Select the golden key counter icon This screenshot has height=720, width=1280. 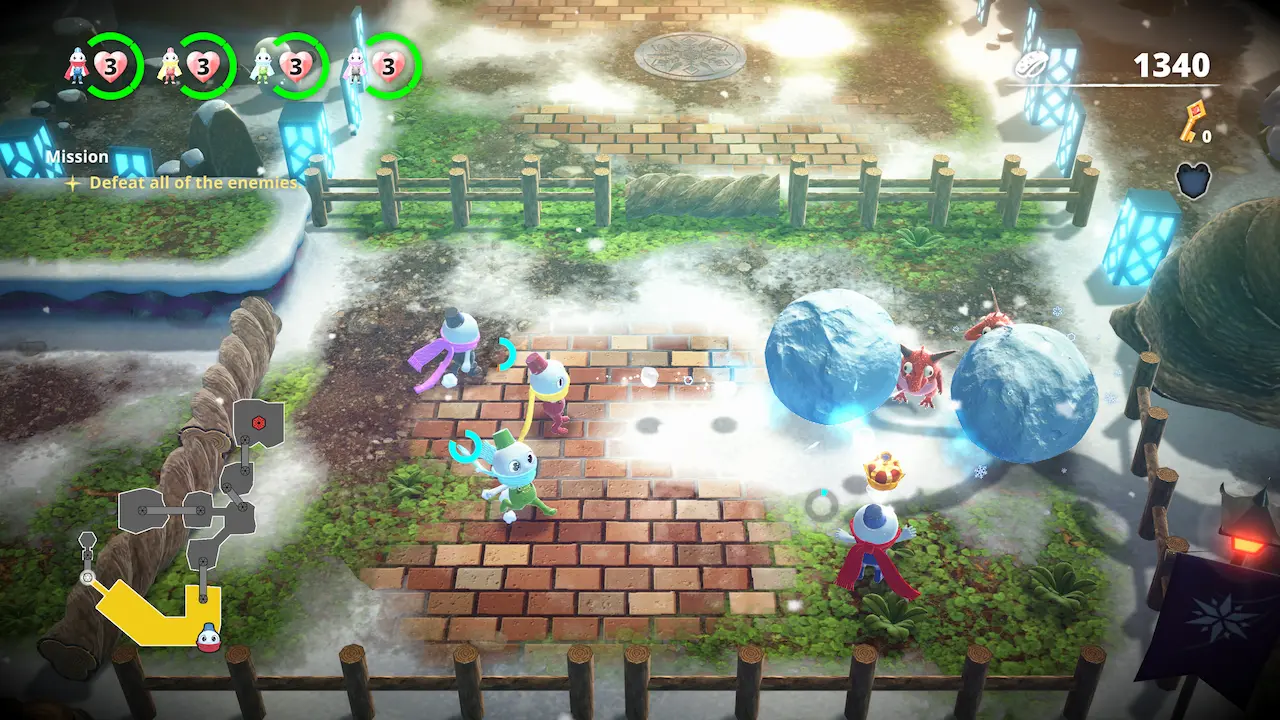pos(1193,122)
